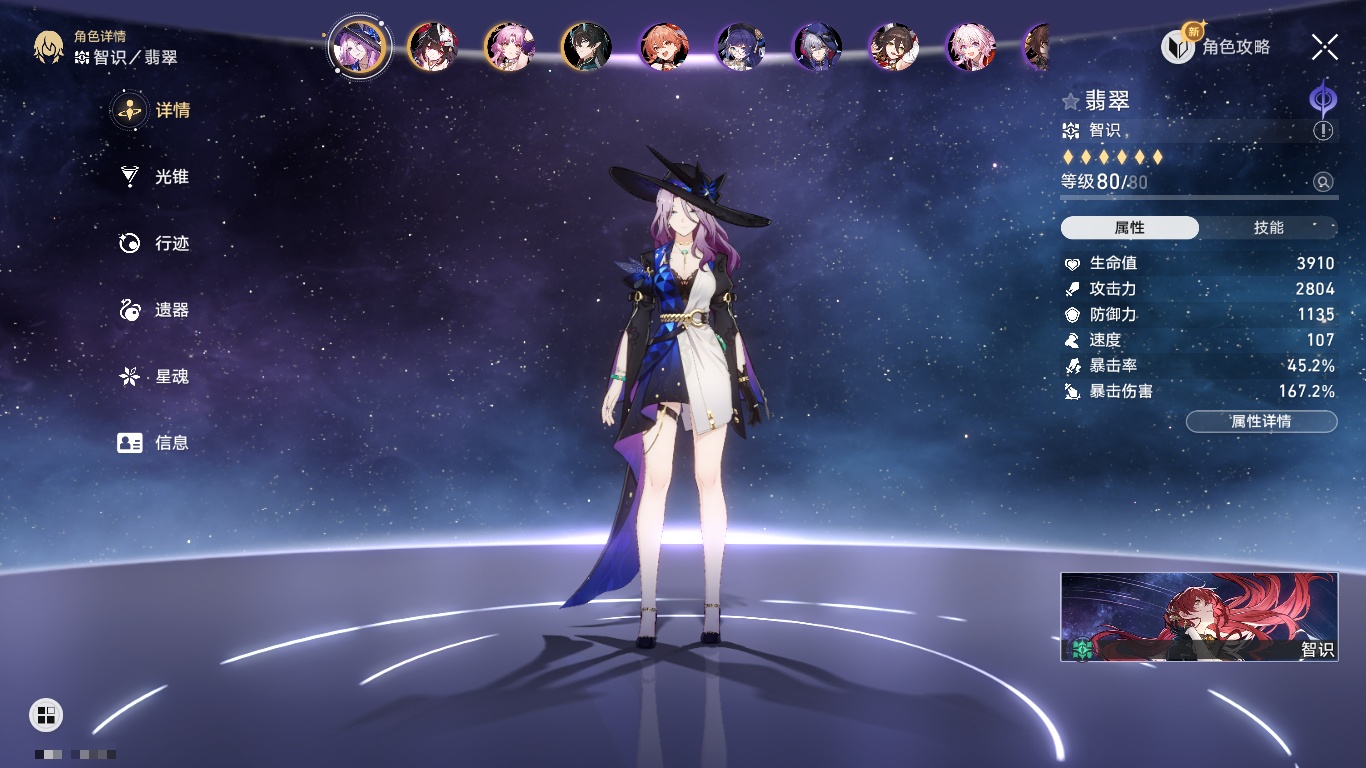
Task: Show the 信息 character info page
Action: tap(154, 442)
